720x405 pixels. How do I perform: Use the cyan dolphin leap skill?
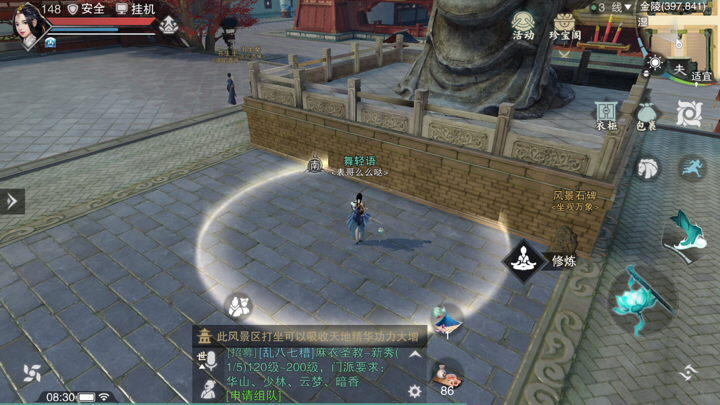click(686, 232)
